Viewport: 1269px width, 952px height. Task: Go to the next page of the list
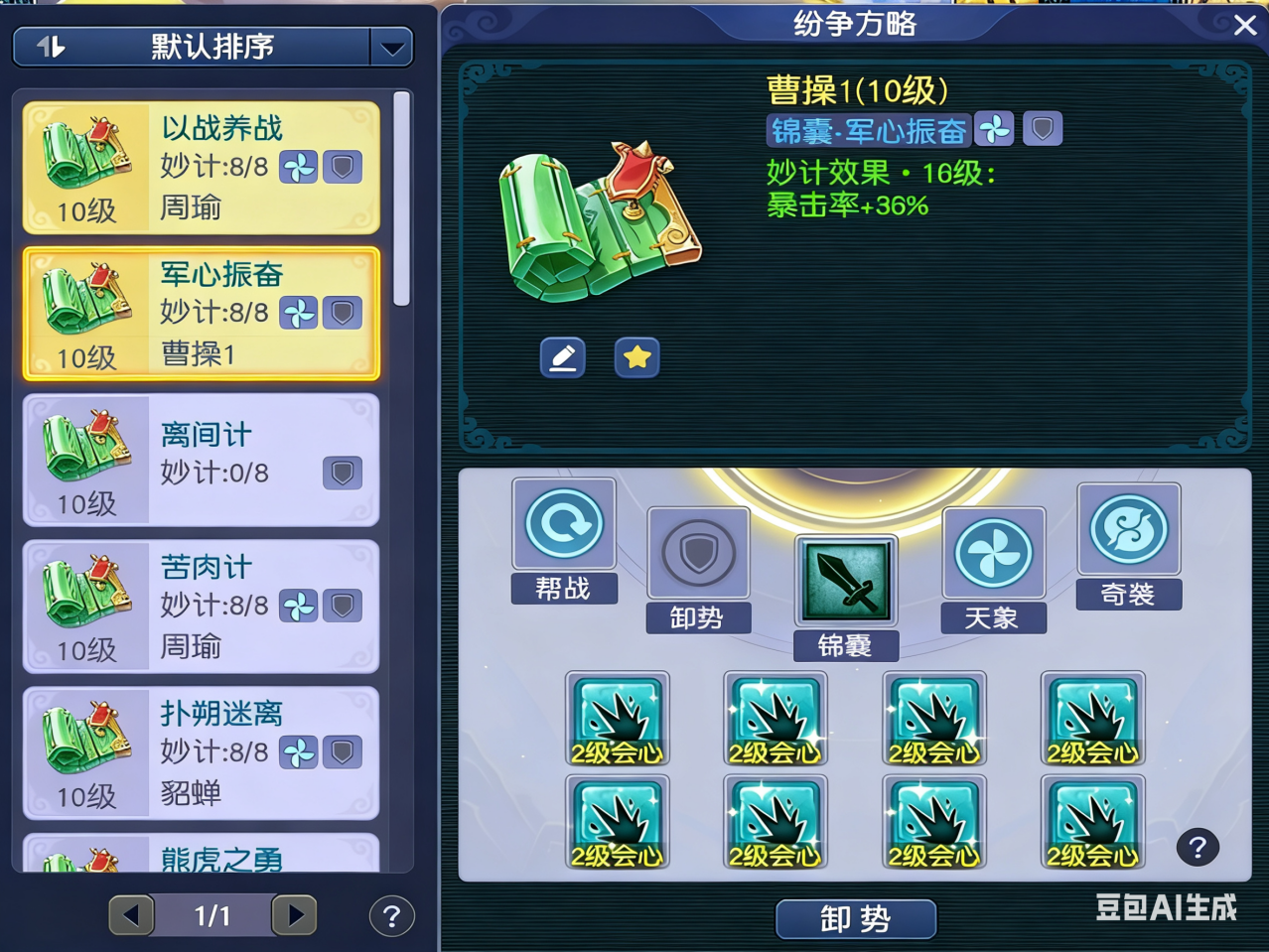click(294, 915)
